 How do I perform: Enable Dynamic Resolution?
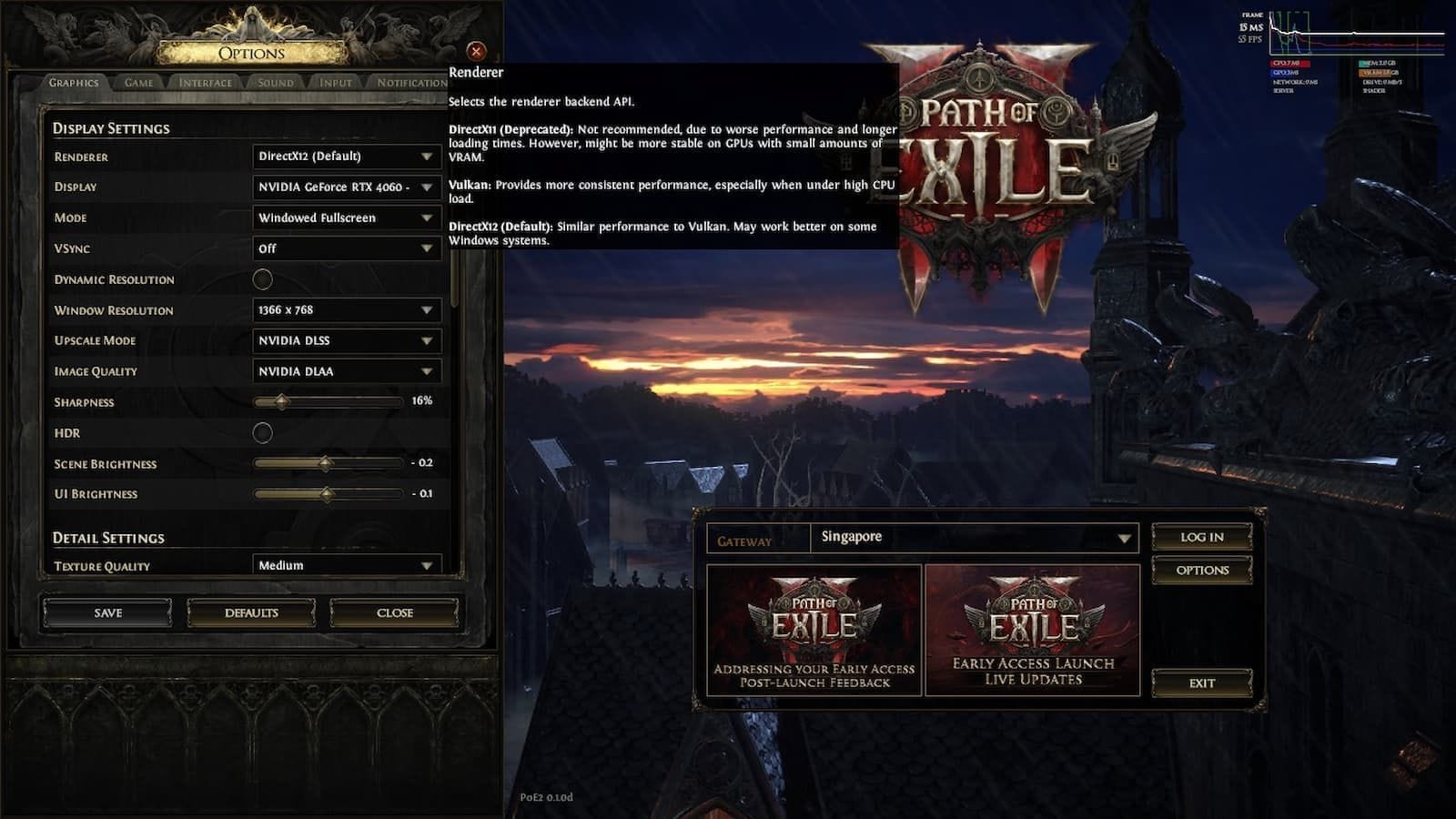[263, 279]
